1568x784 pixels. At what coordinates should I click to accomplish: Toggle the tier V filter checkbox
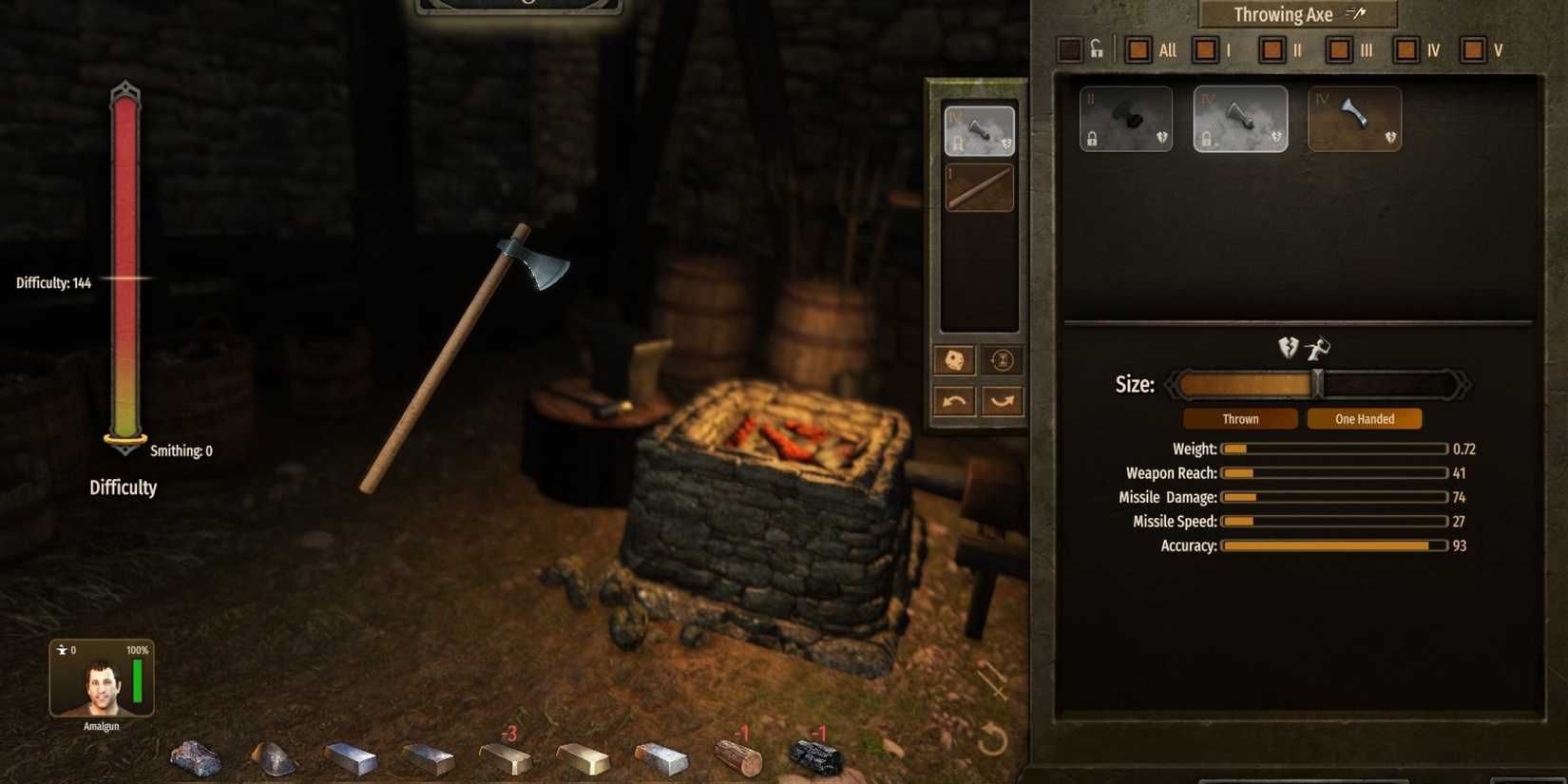click(1475, 49)
